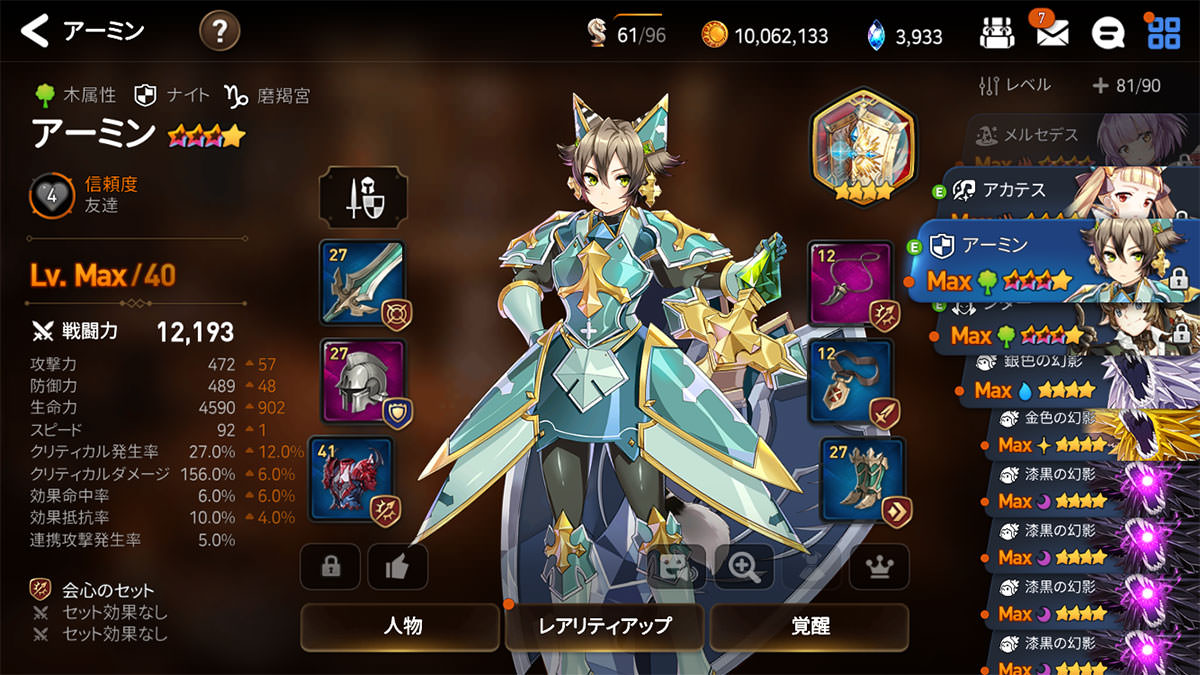Open the レアリティアップ rarity up button
The width and height of the screenshot is (1200, 675).
coord(605,627)
